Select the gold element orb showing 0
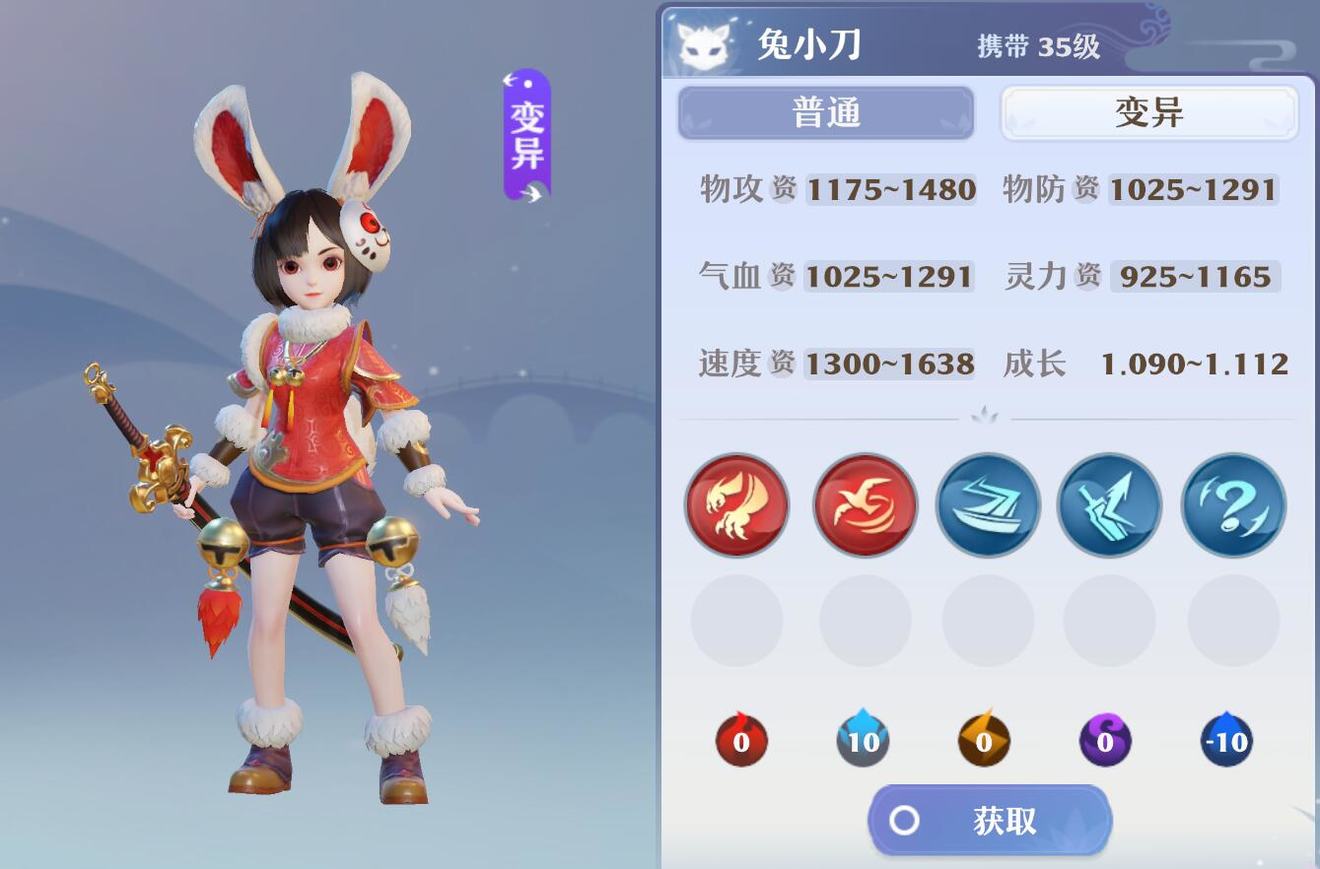 pos(984,741)
